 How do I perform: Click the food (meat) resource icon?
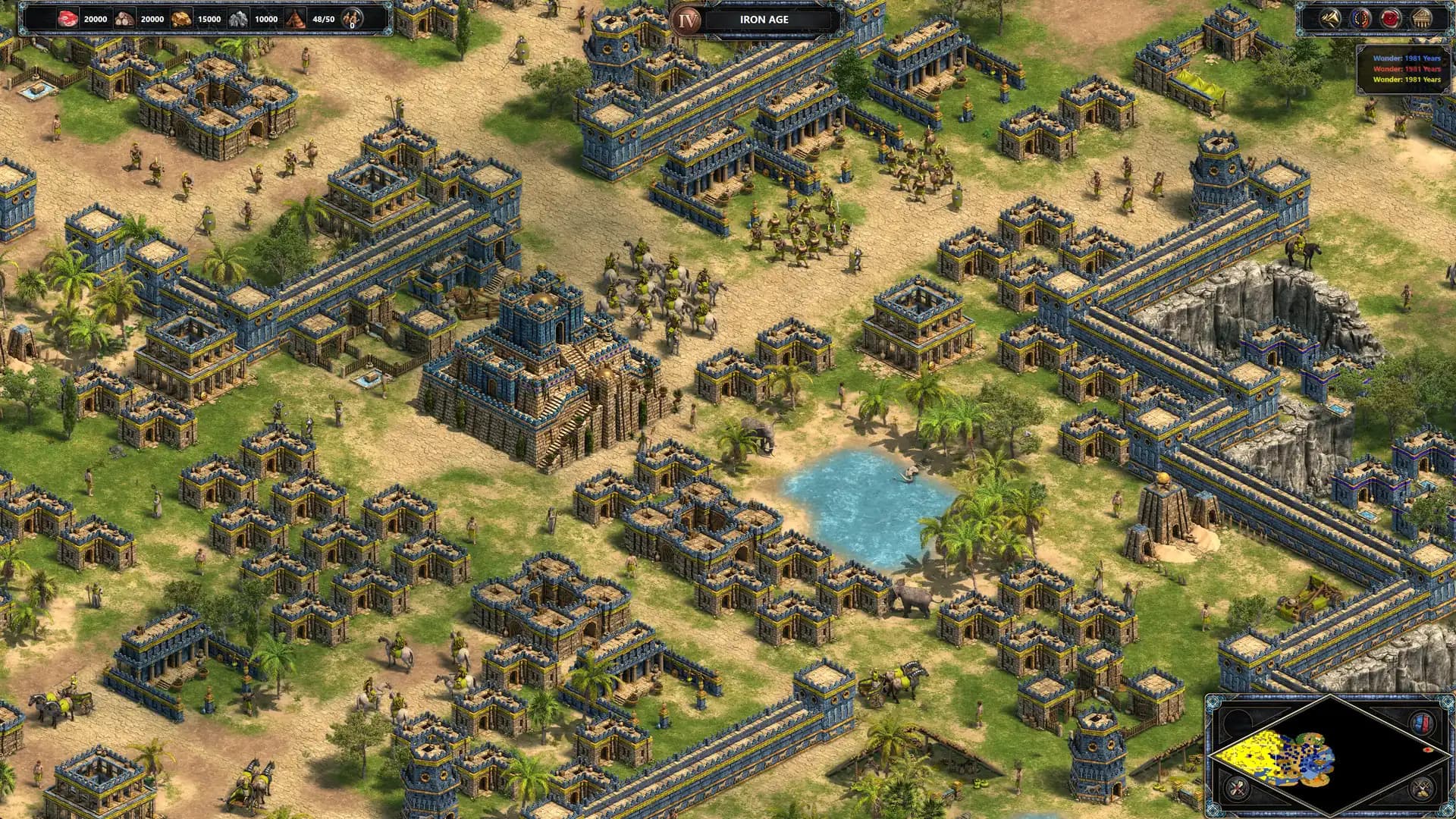(x=68, y=19)
